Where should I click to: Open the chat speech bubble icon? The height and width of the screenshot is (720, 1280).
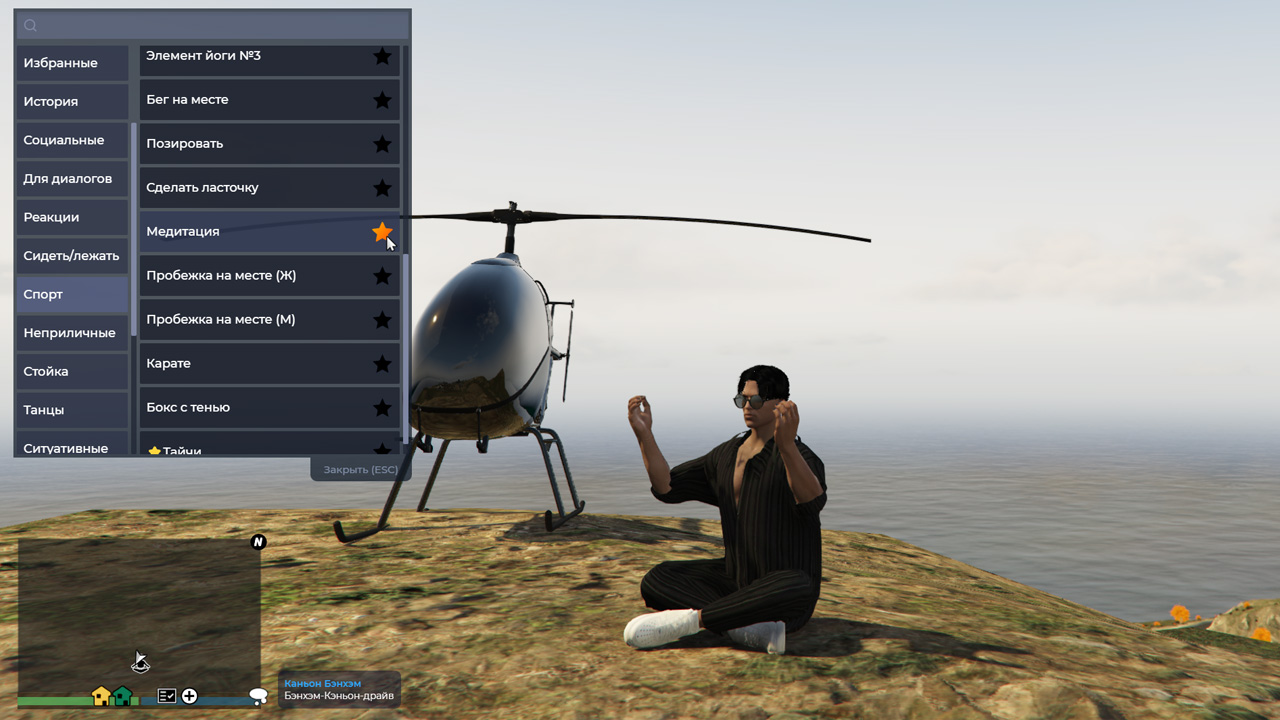point(258,696)
